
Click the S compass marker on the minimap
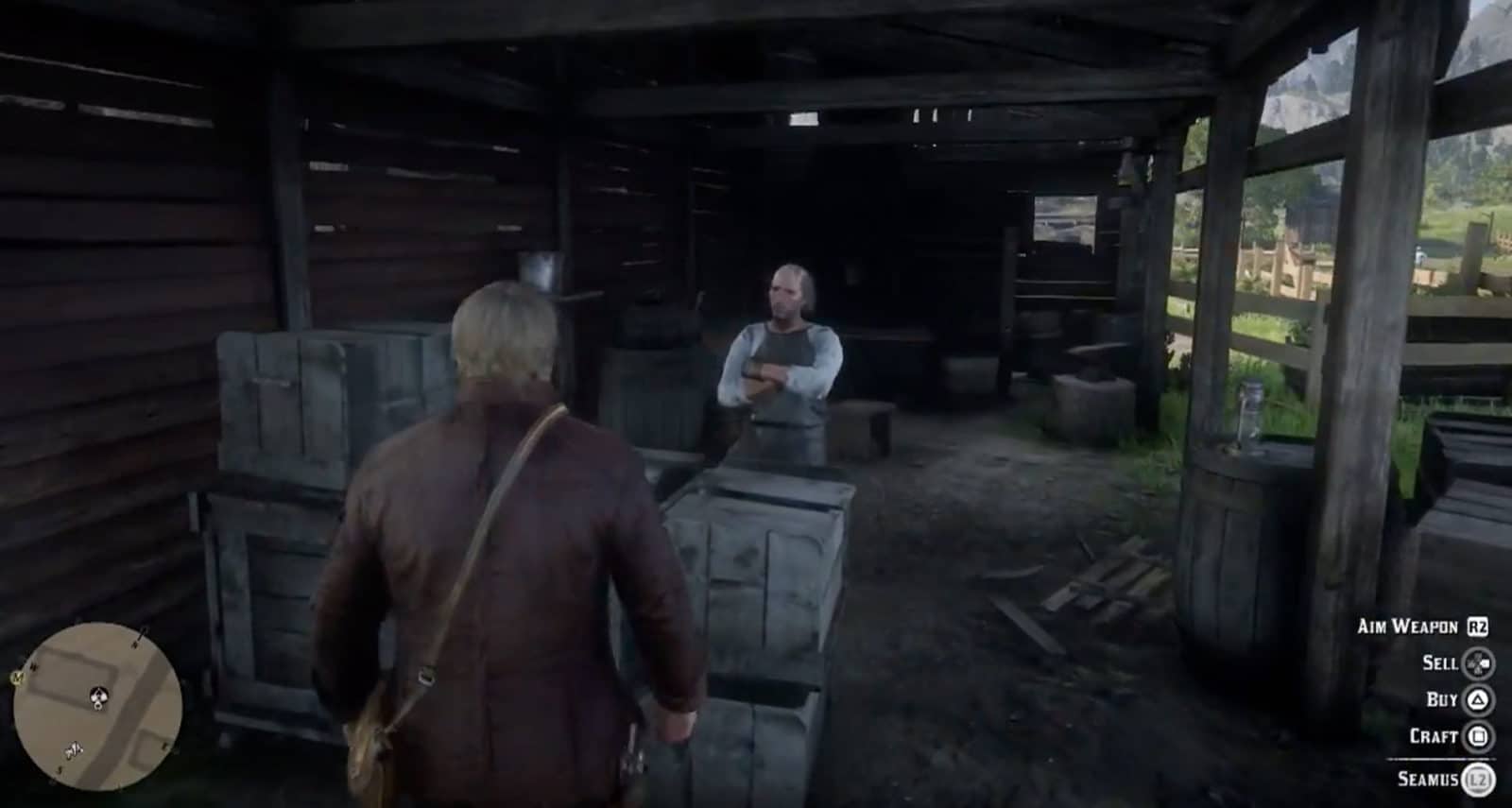click(x=60, y=769)
